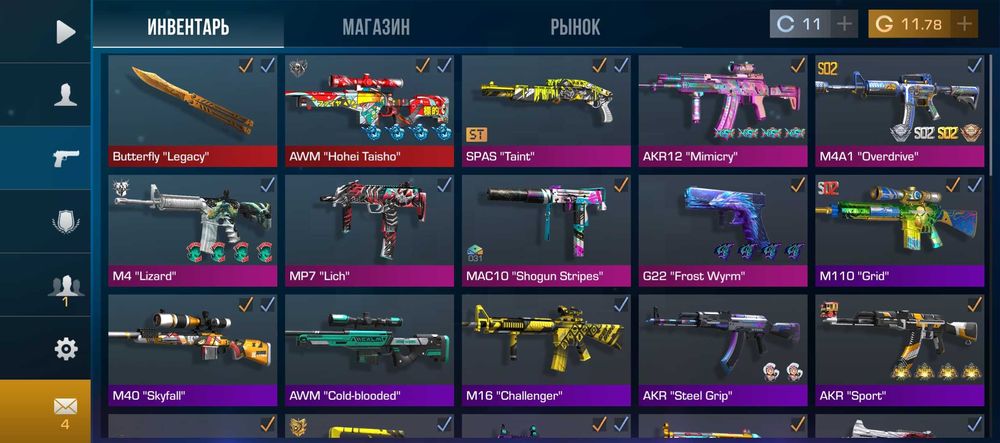
Task: Switch to the МАГАЗИН tab
Action: (x=375, y=27)
